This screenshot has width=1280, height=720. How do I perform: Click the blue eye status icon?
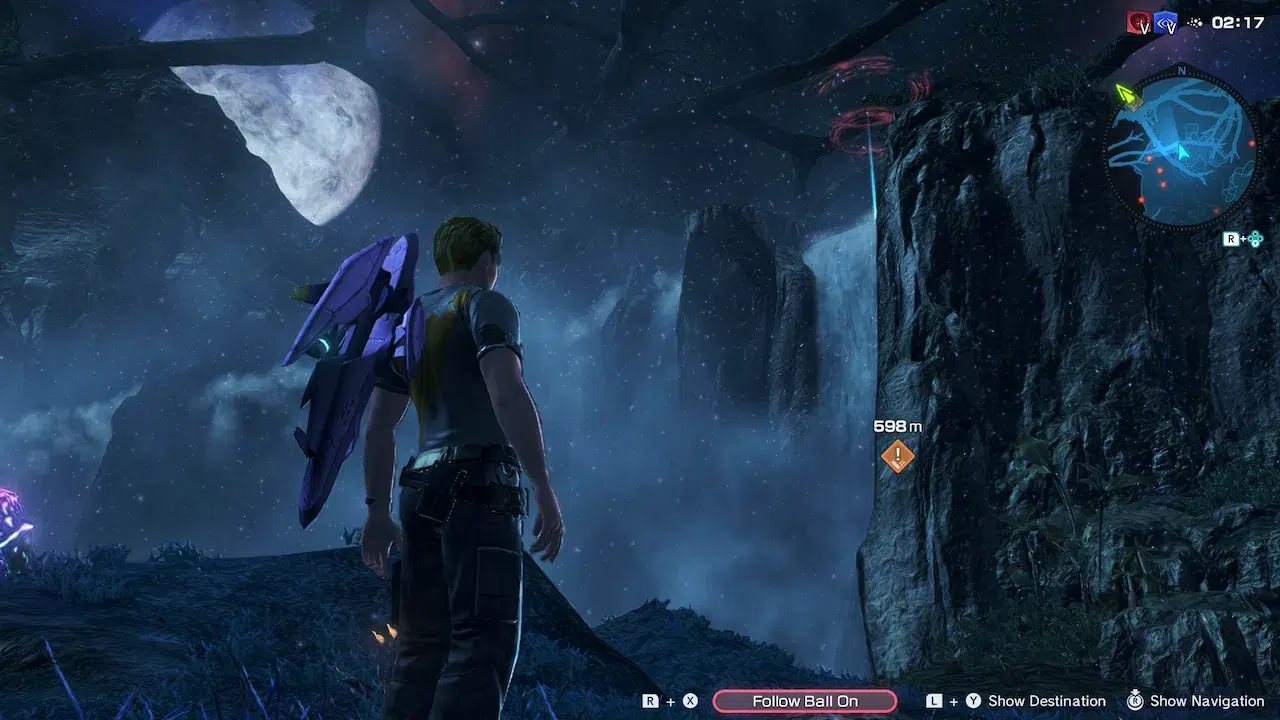tap(1165, 22)
